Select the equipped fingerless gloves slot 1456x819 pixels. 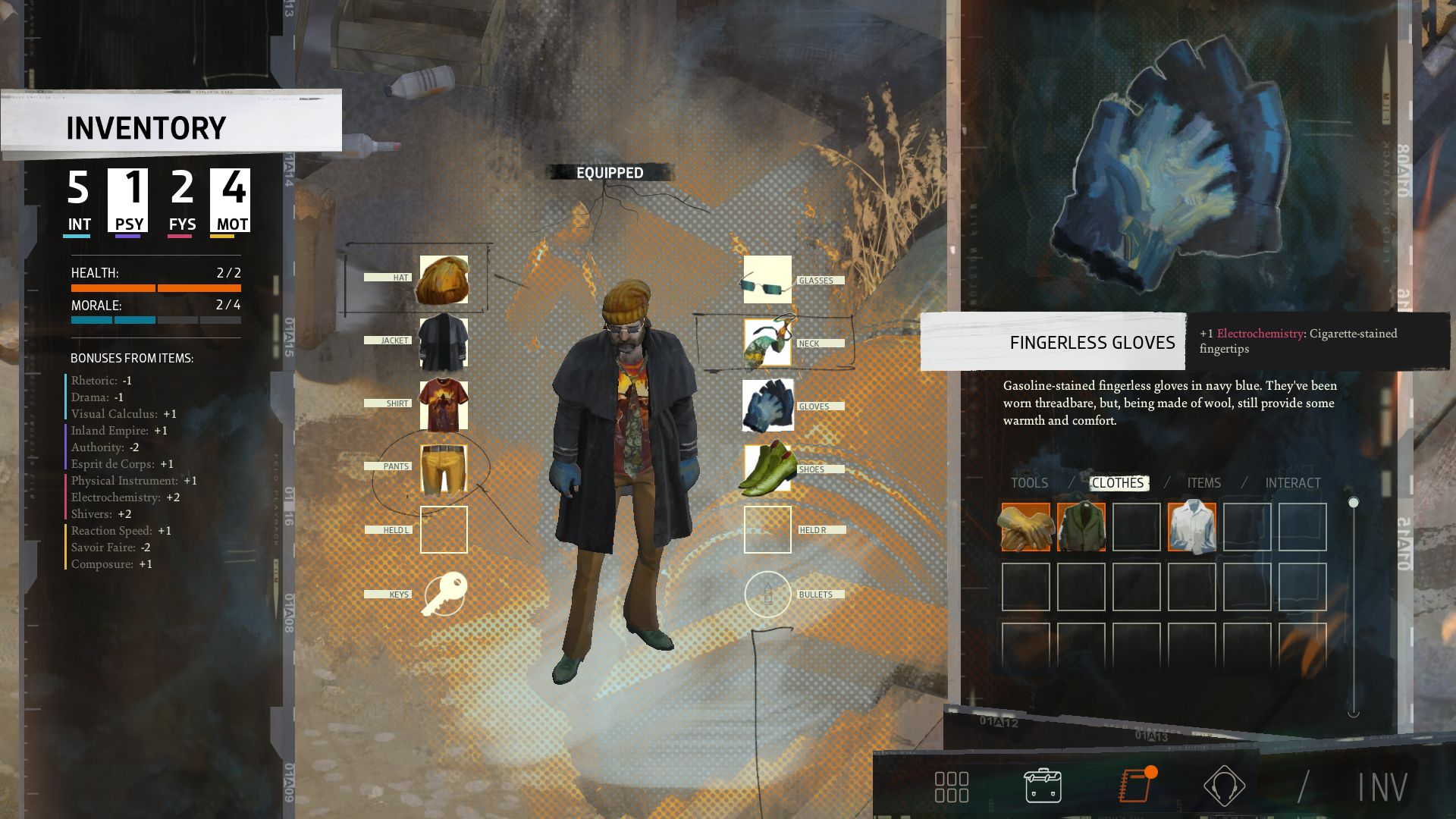767,406
